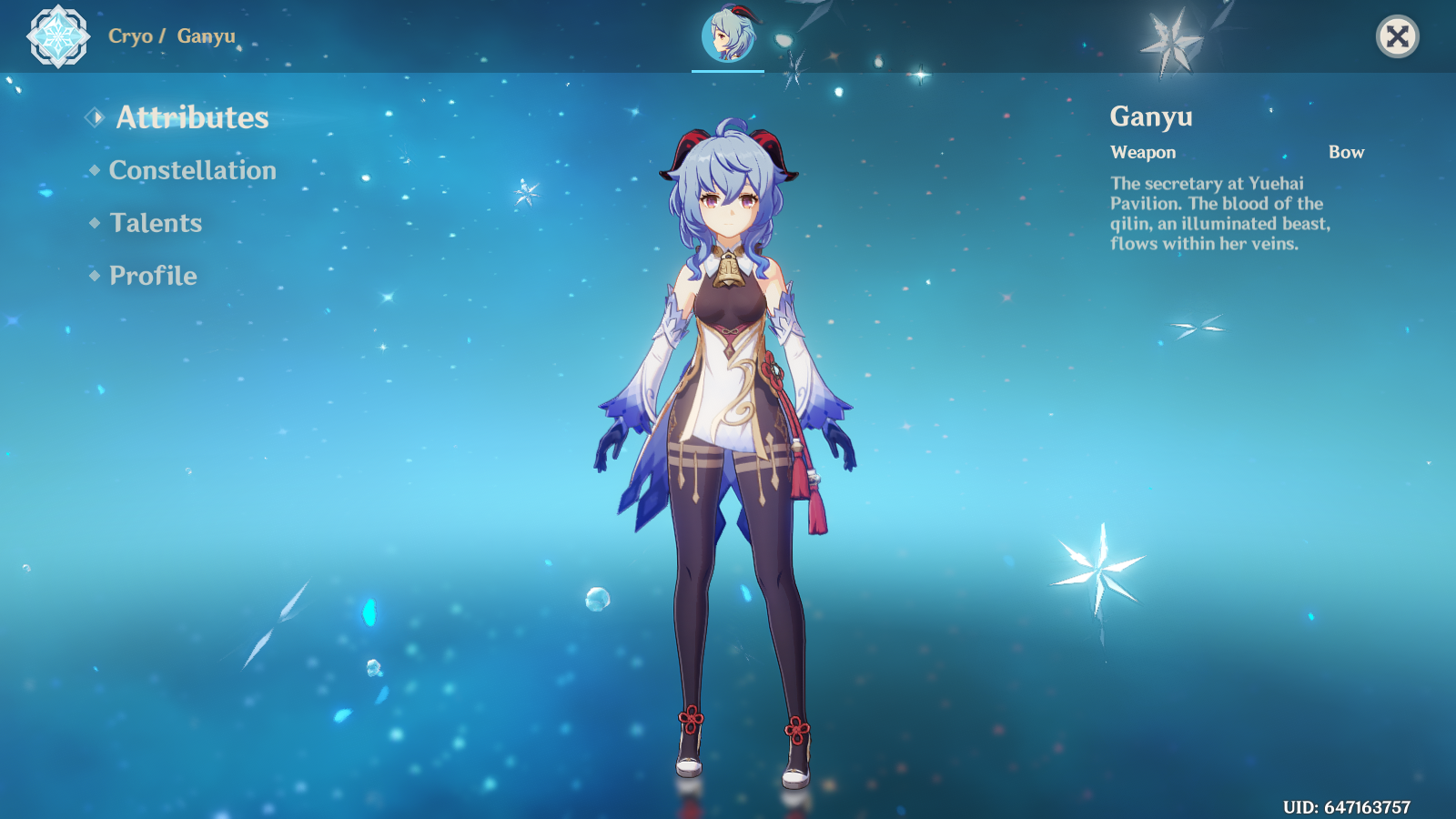Show Ganyu's Talents

tap(156, 223)
